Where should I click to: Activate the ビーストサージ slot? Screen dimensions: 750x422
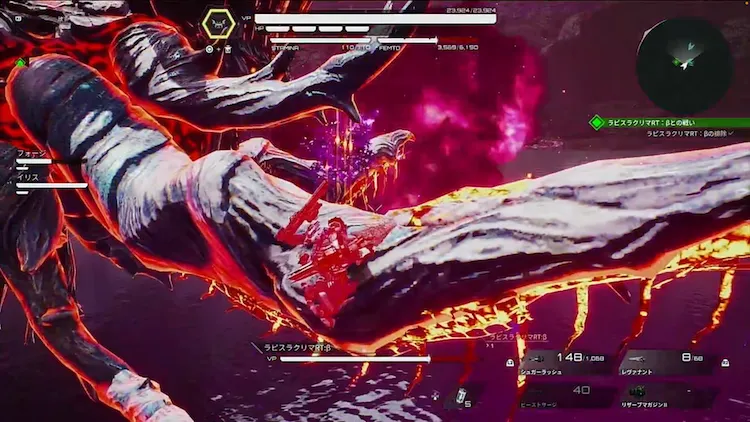[x=561, y=393]
